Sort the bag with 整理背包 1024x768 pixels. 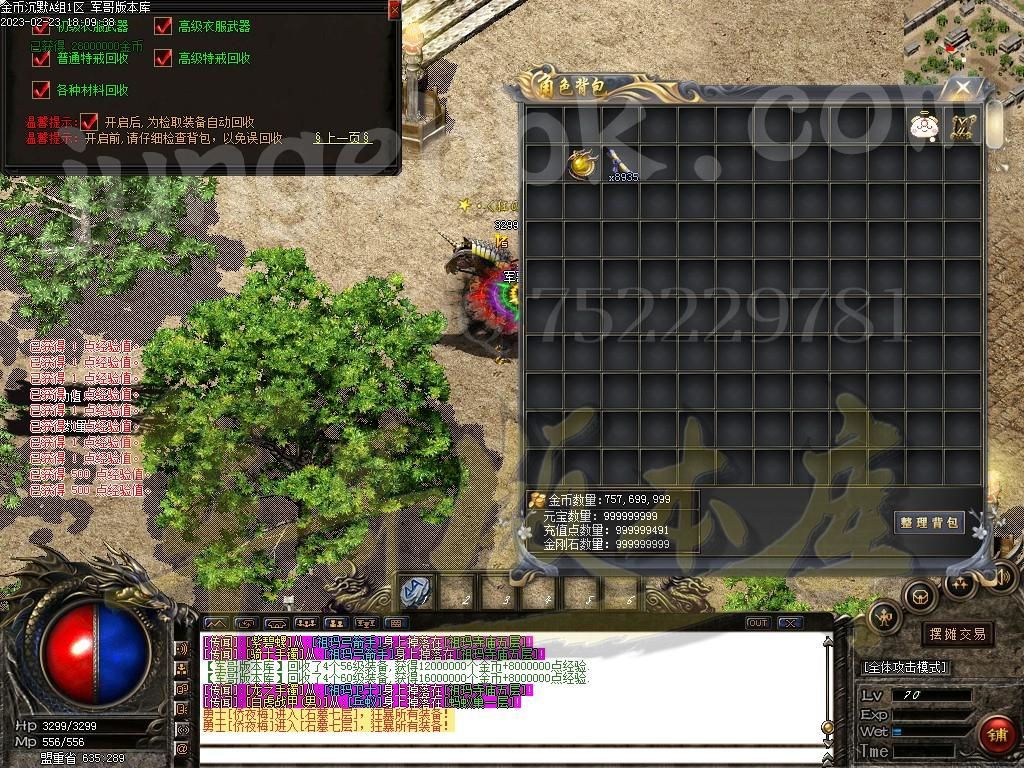[929, 522]
